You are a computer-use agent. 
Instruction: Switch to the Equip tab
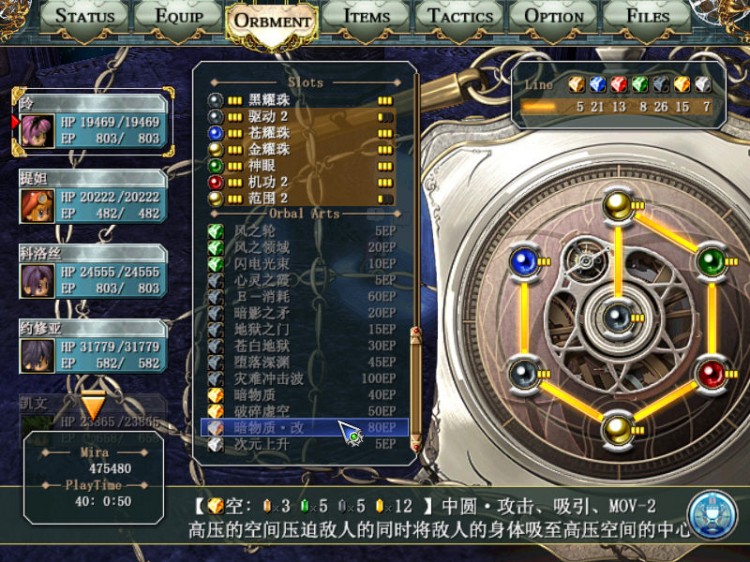176,16
